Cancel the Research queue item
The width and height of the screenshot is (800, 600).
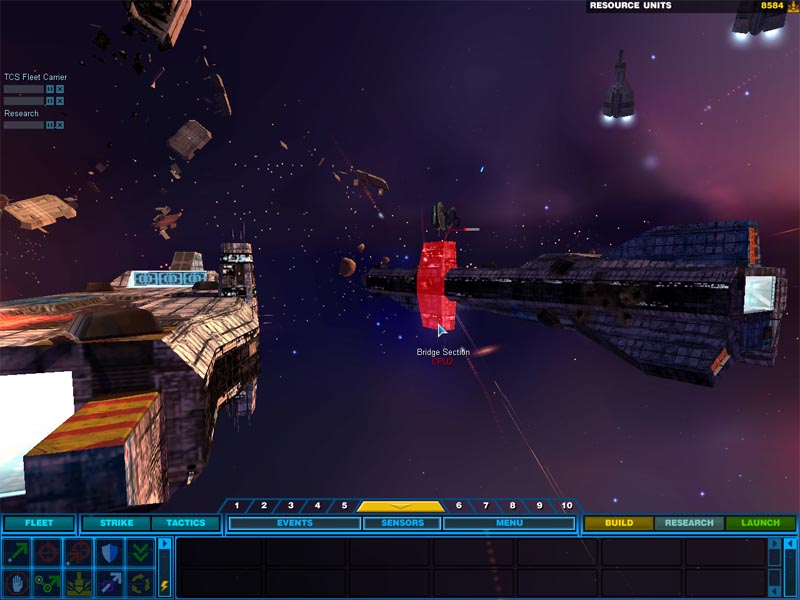(x=60, y=125)
